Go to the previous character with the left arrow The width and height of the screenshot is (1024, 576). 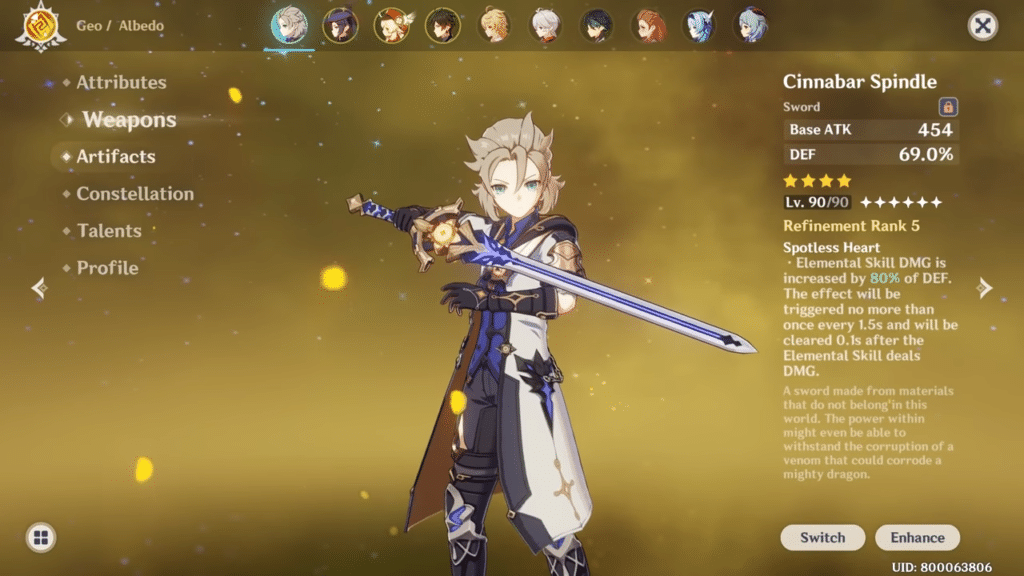click(x=39, y=288)
